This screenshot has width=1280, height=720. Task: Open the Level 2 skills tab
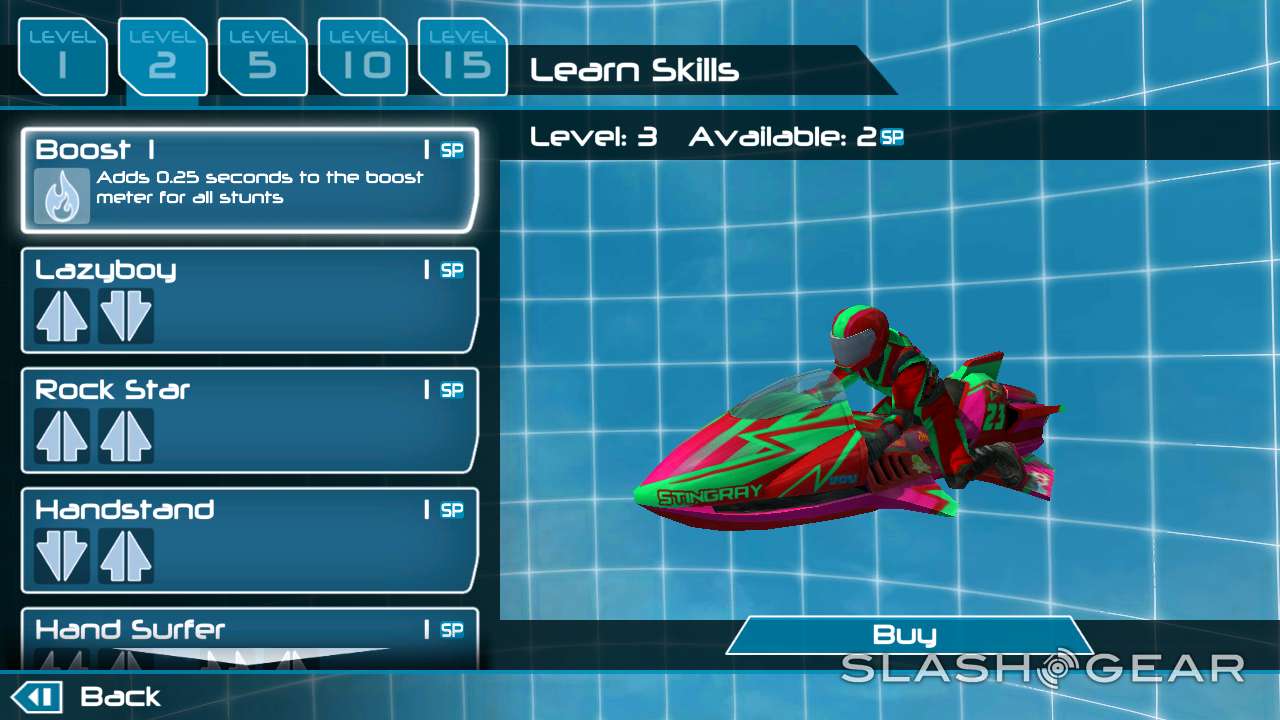(x=162, y=58)
